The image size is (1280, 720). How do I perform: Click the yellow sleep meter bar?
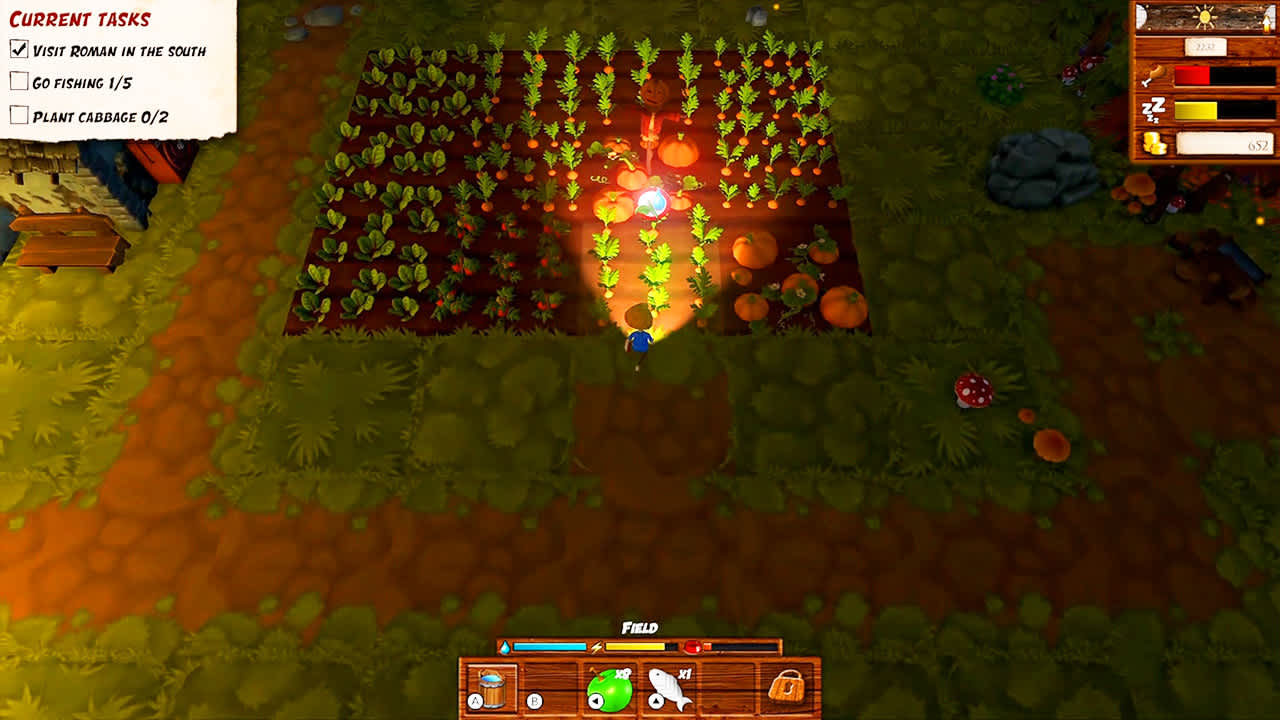(1196, 110)
